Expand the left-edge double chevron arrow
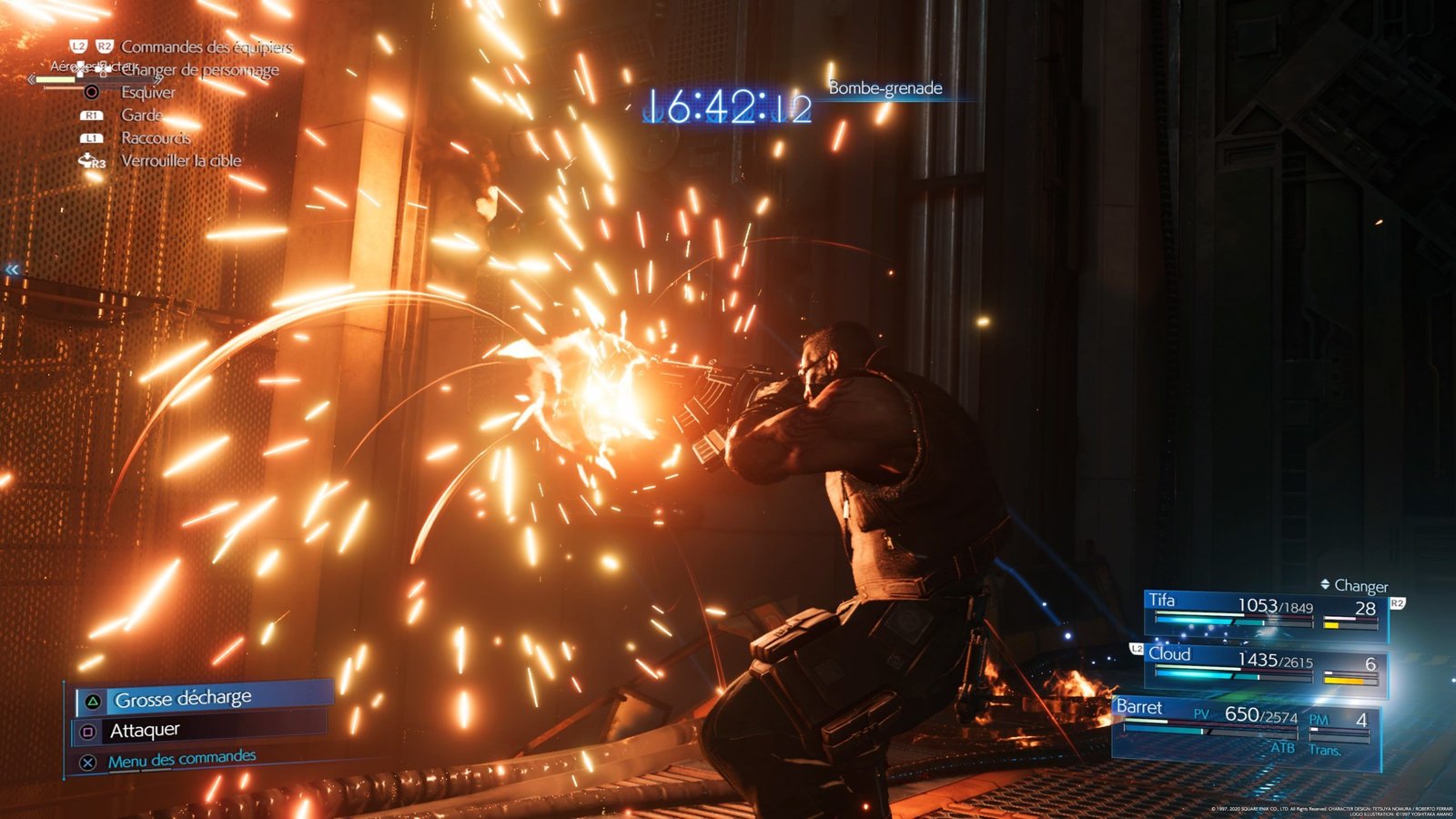The width and height of the screenshot is (1456, 819). click(10, 268)
